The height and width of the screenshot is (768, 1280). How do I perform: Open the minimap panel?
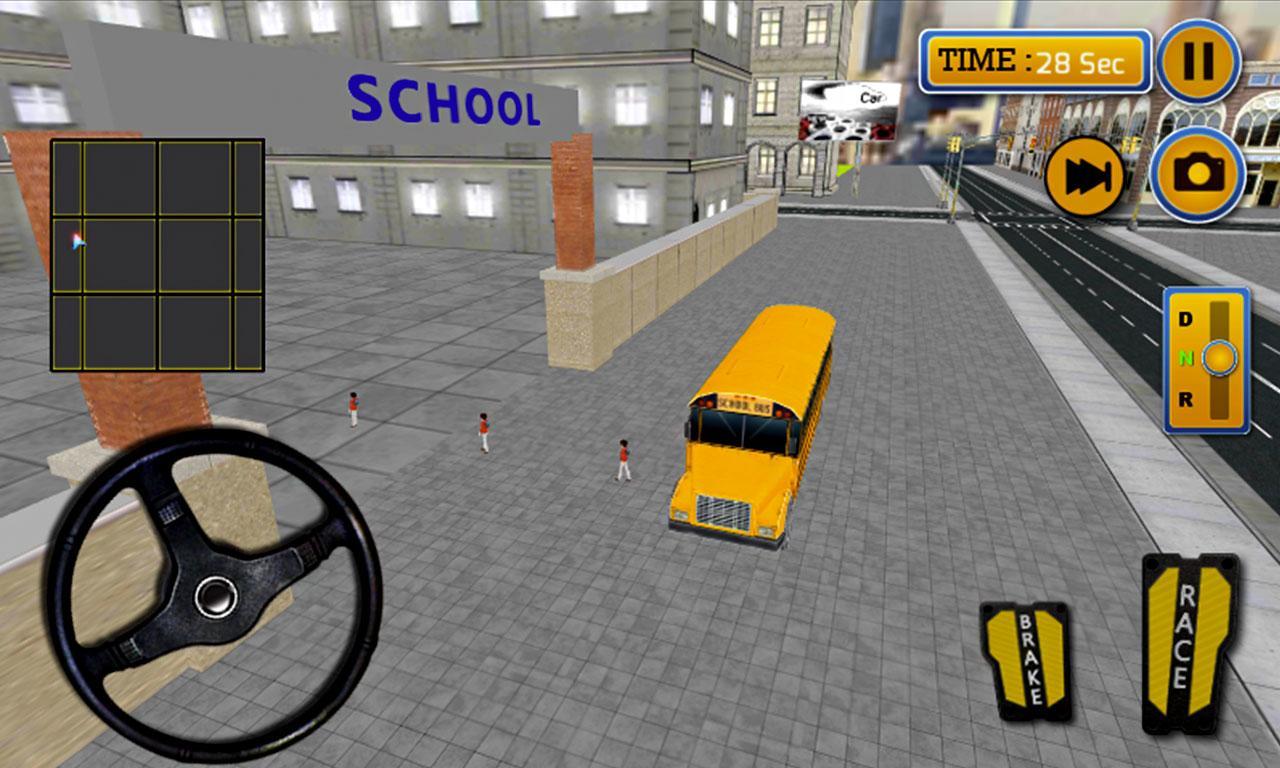[x=157, y=256]
